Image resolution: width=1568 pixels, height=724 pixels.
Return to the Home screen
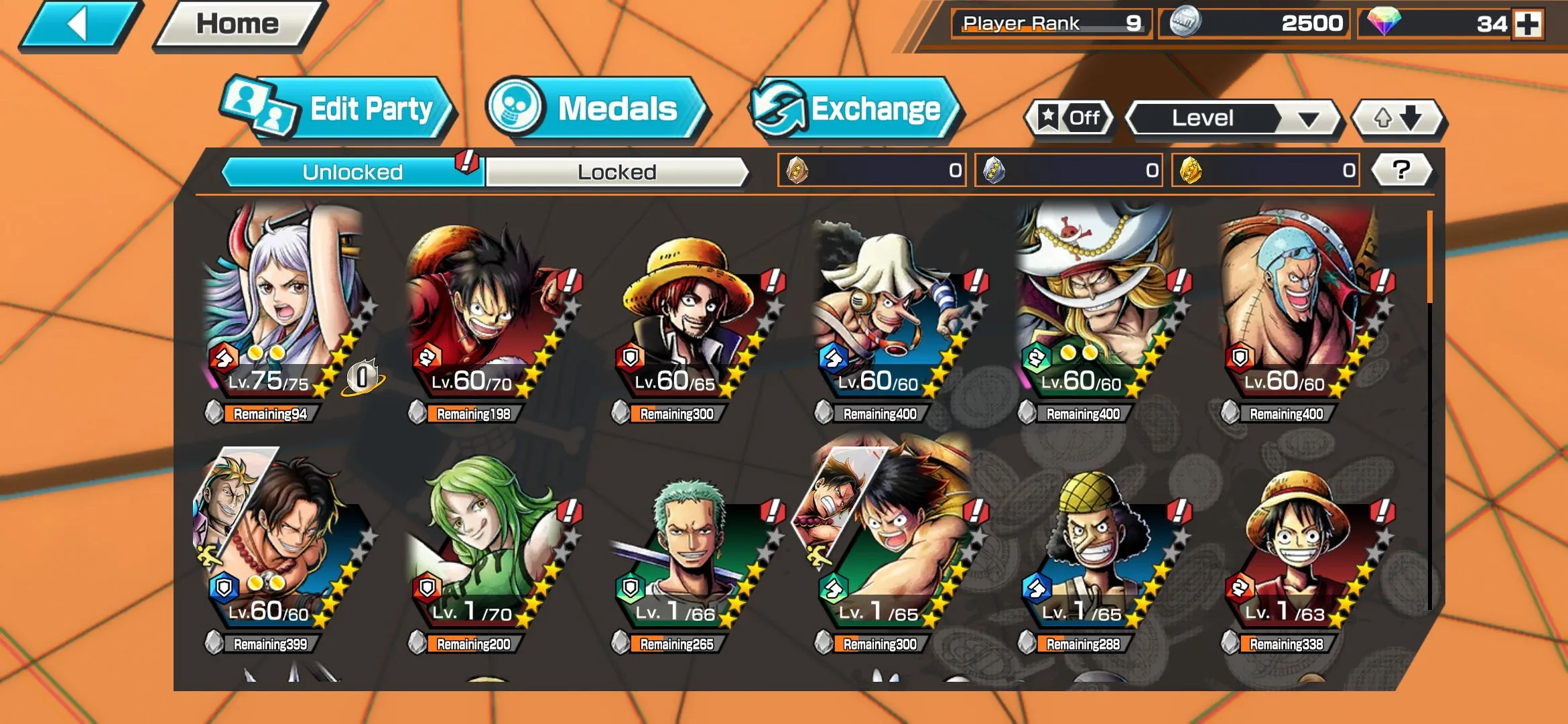pyautogui.click(x=238, y=25)
